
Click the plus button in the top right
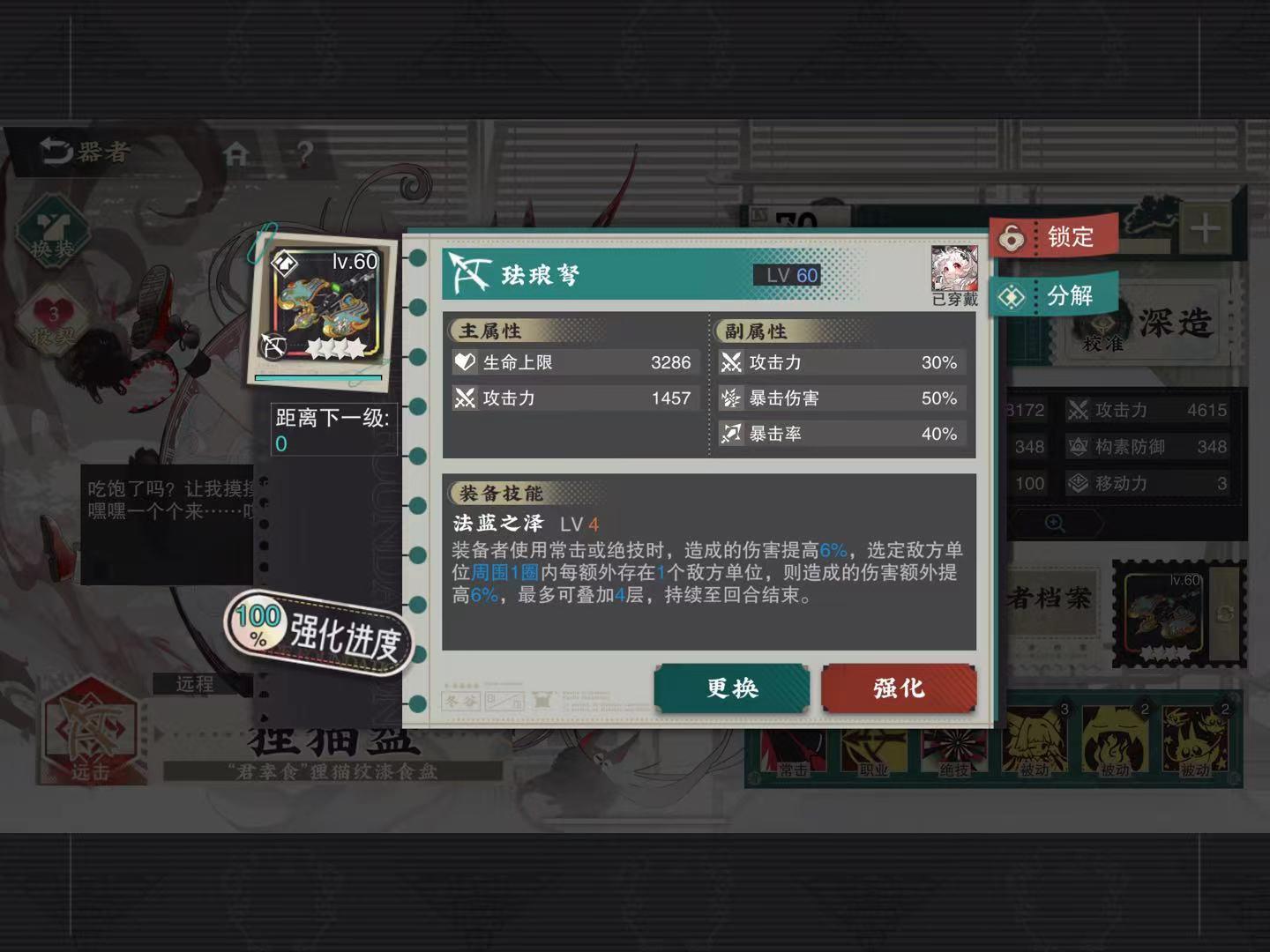[1204, 229]
